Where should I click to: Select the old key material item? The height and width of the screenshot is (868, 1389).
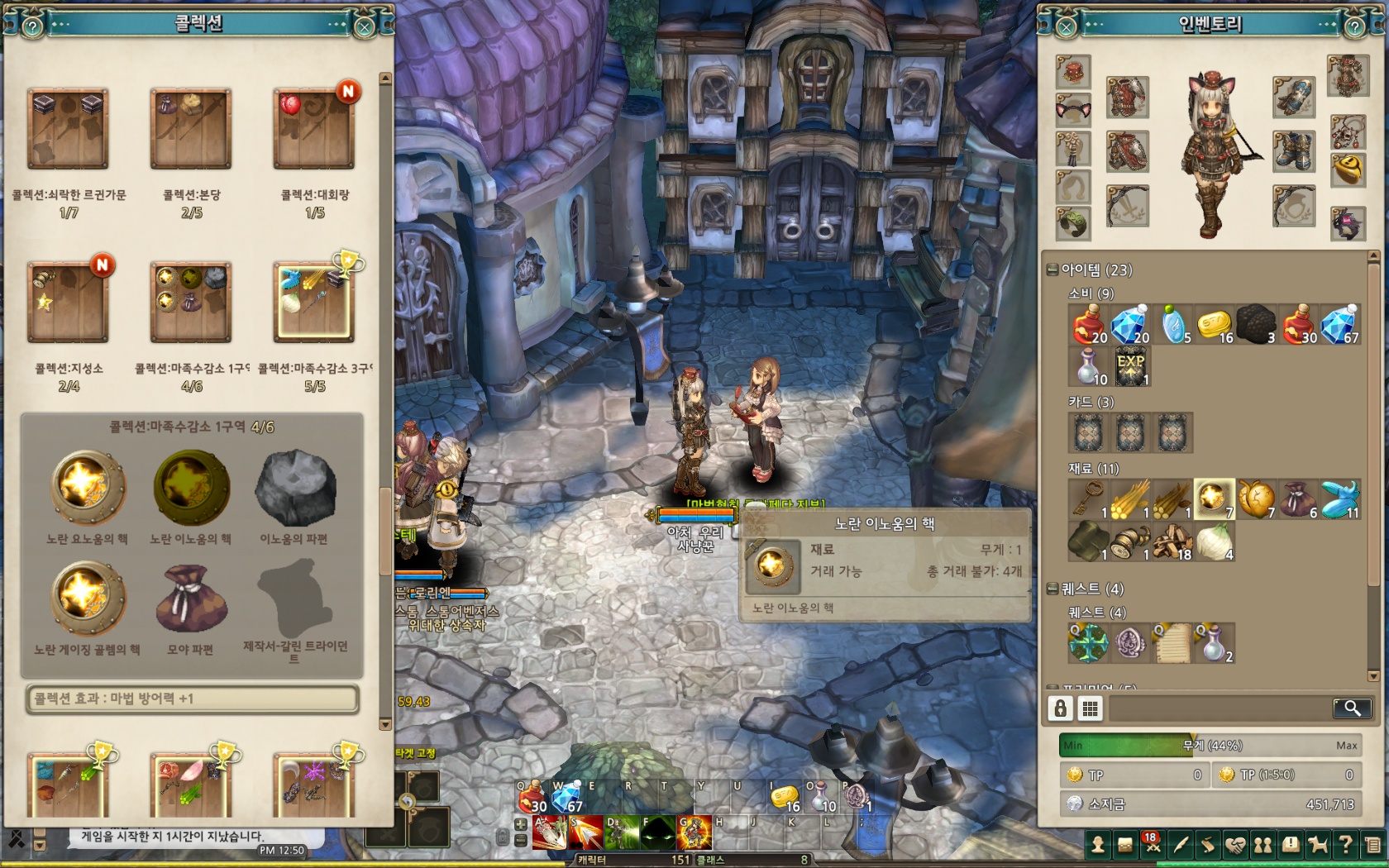(1088, 499)
